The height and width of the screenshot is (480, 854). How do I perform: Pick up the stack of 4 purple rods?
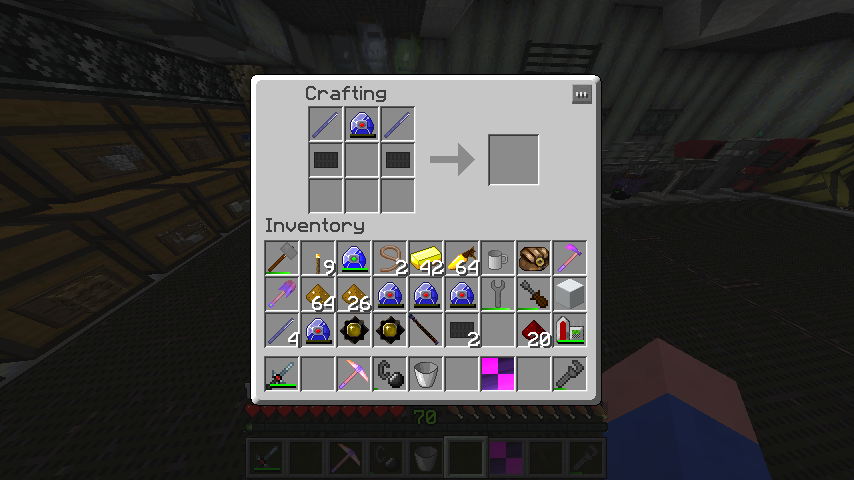[x=282, y=330]
